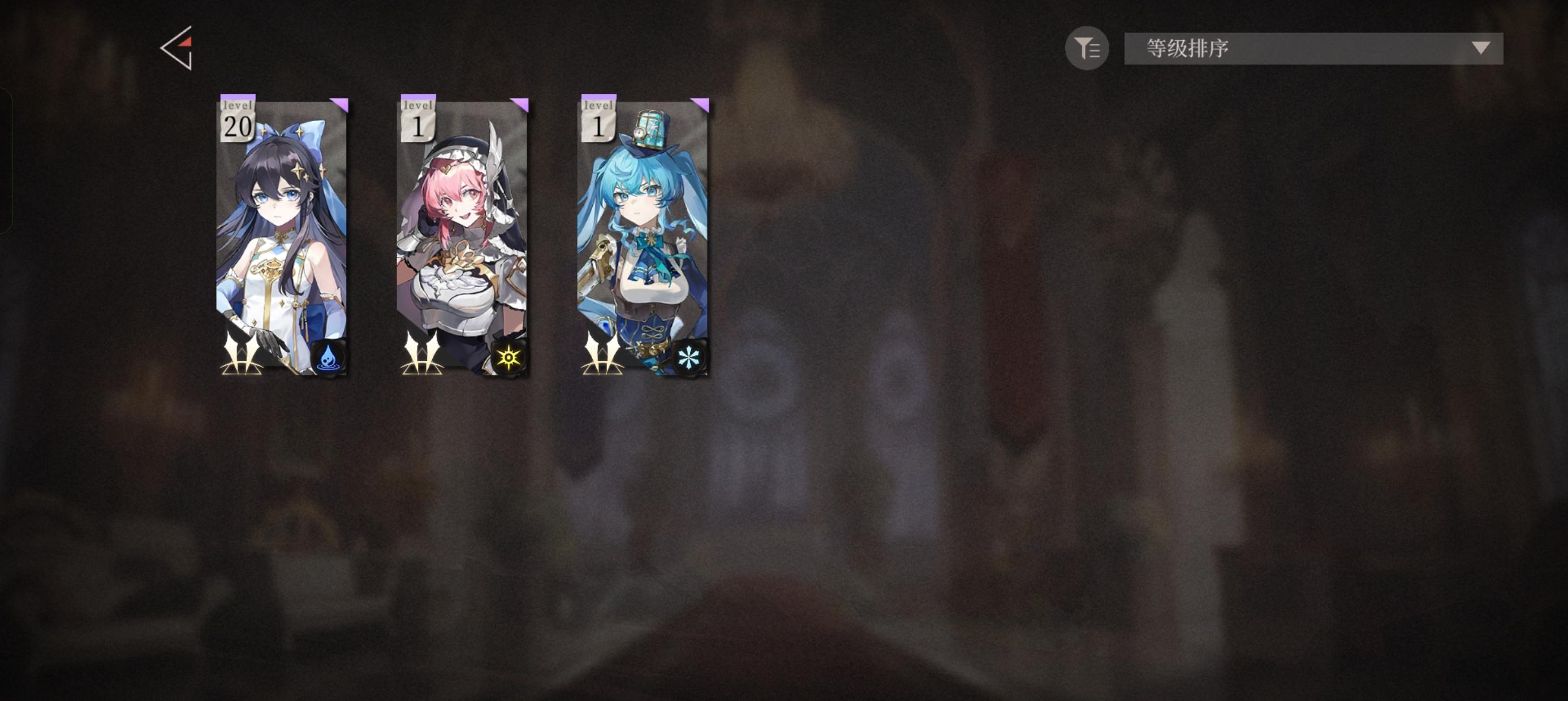Screen dimensions: 1568x701
Task: Click the level 20 badge on the first card
Action: coord(238,119)
